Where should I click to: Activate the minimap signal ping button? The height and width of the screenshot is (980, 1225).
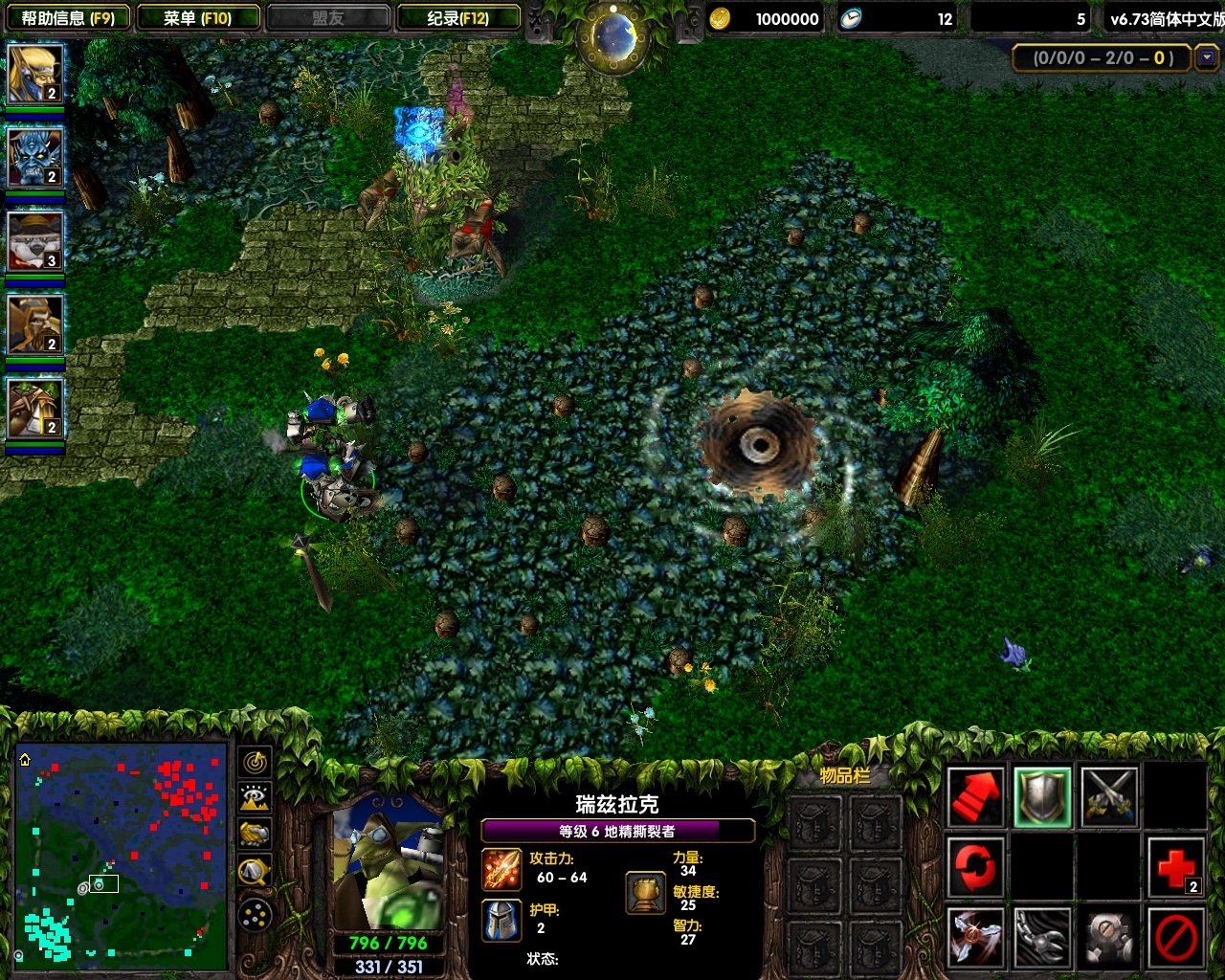pyautogui.click(x=255, y=762)
